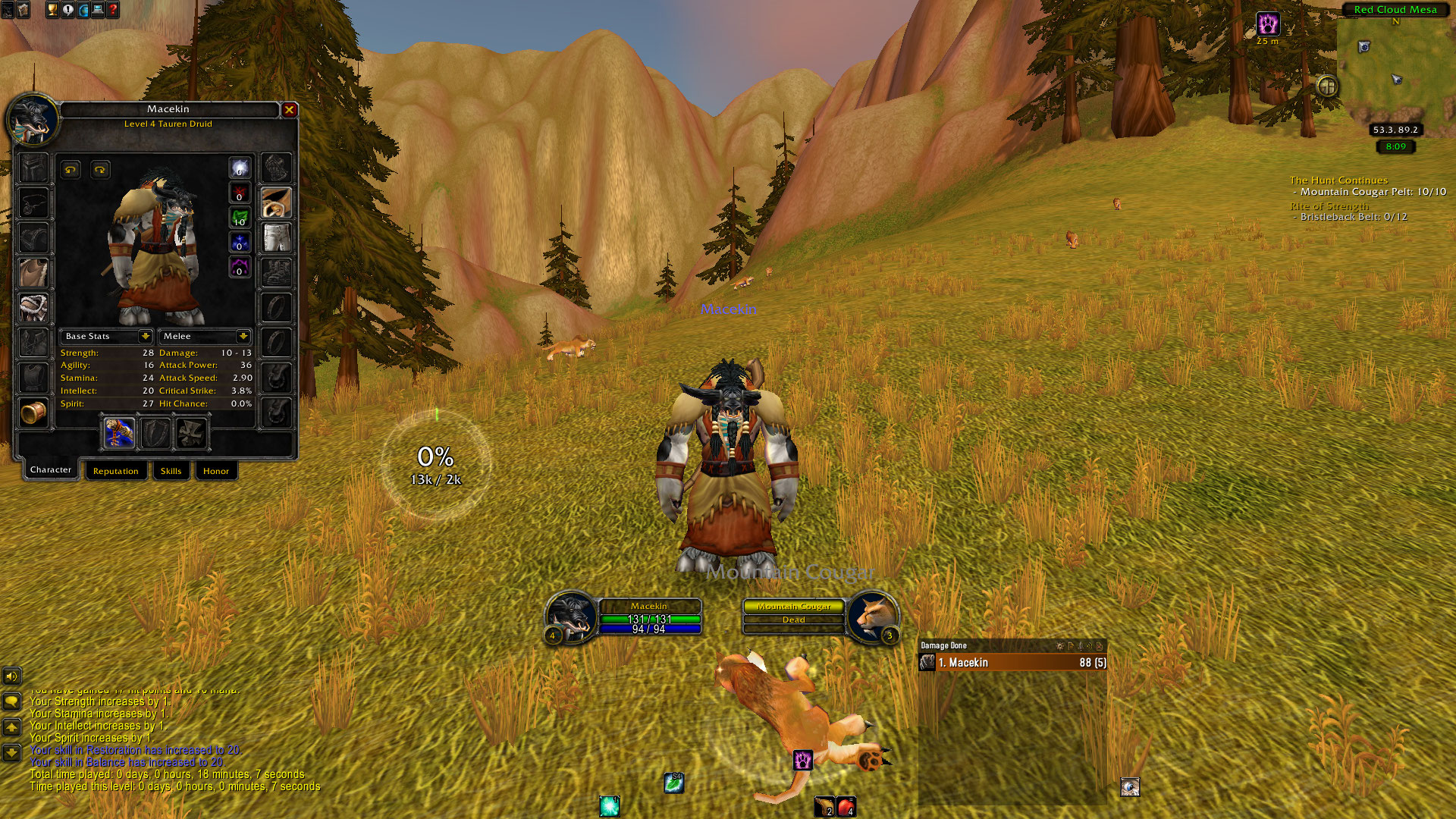Switch to the Reputation tab
The image size is (1456, 819).
(x=115, y=471)
